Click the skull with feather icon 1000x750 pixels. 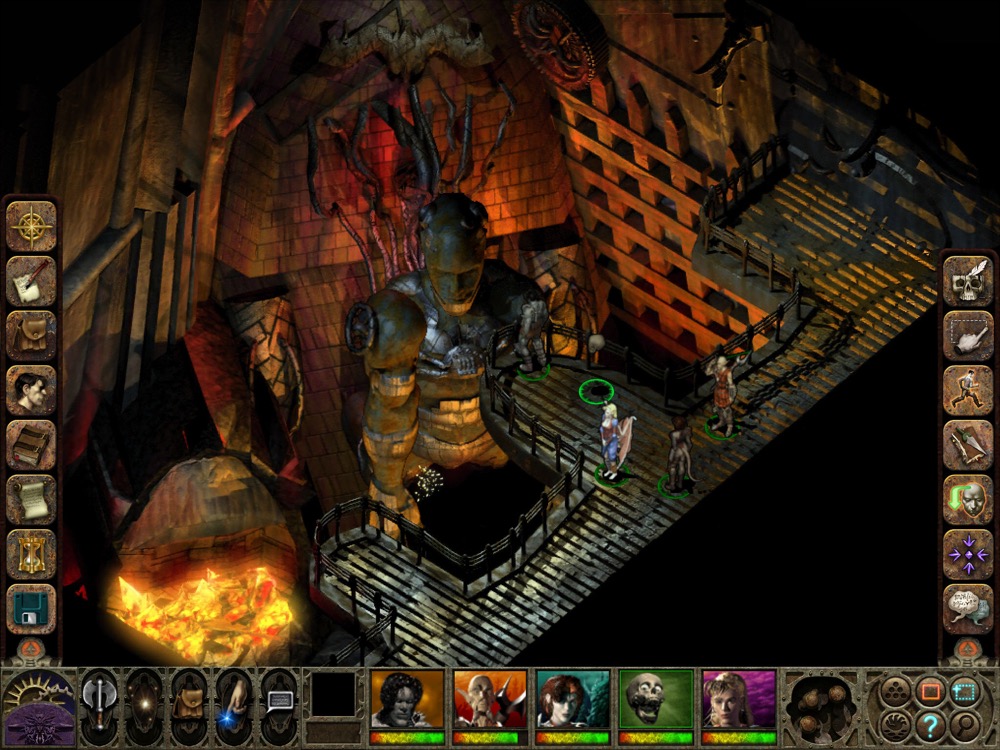967,281
